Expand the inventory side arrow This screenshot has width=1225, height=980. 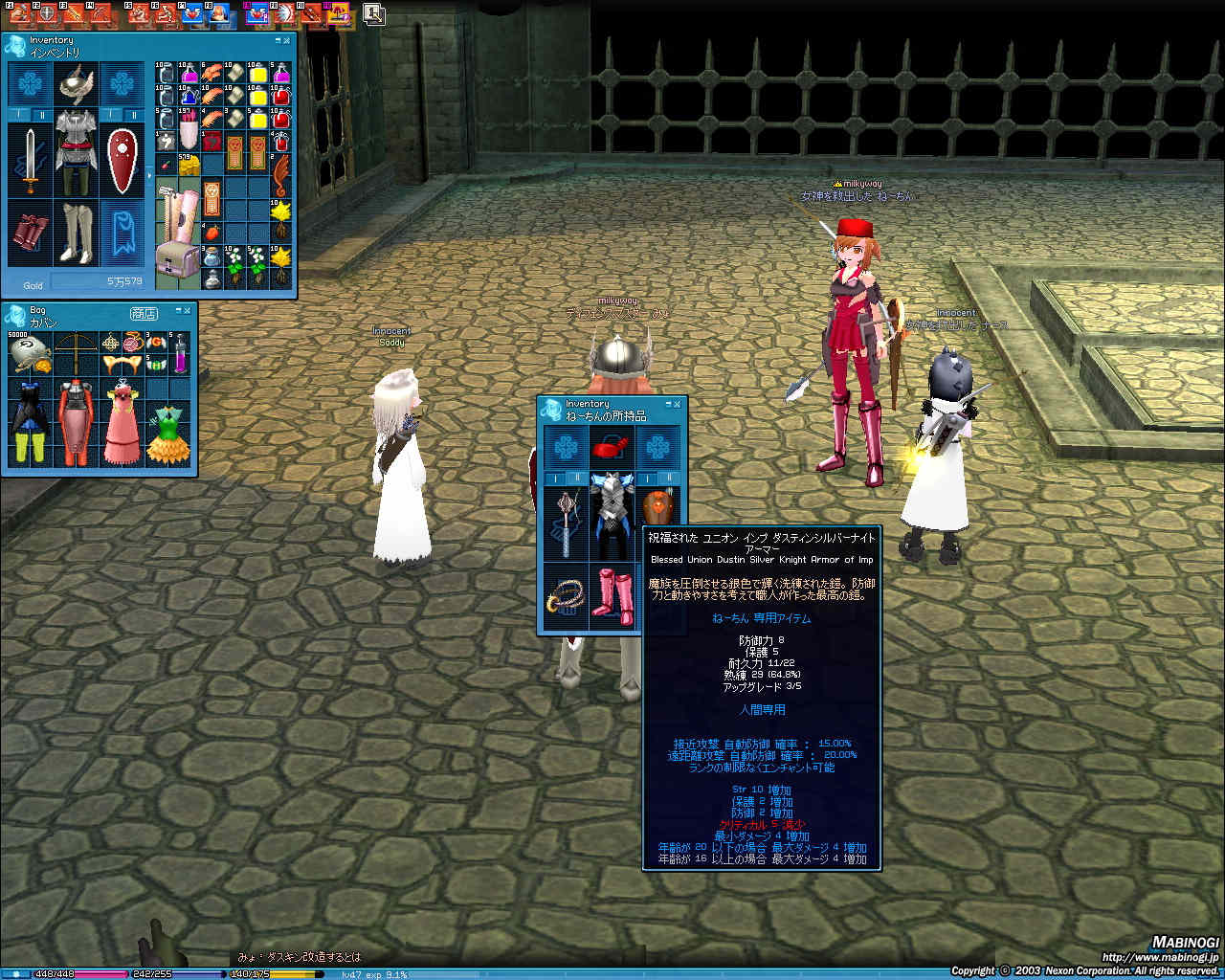(x=148, y=175)
